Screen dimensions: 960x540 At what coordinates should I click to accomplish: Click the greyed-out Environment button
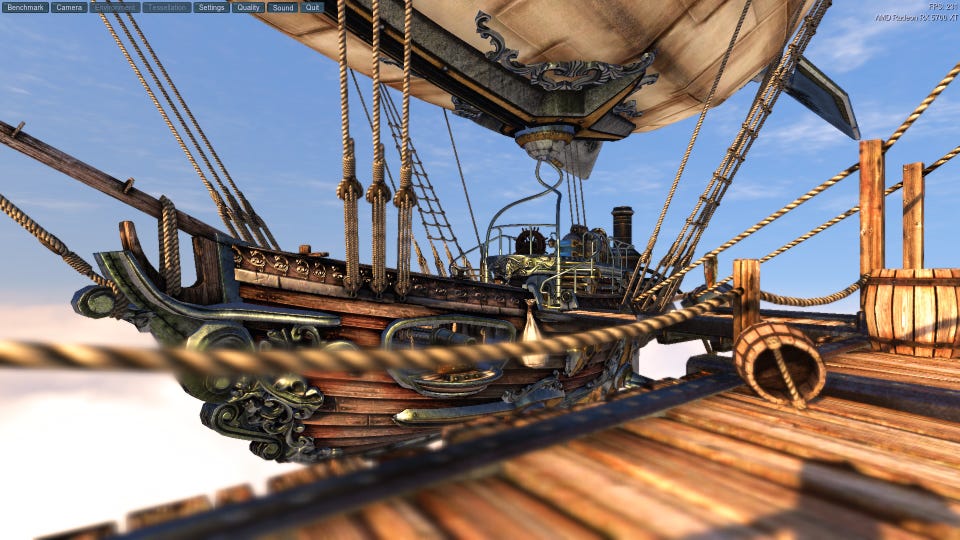coord(115,7)
